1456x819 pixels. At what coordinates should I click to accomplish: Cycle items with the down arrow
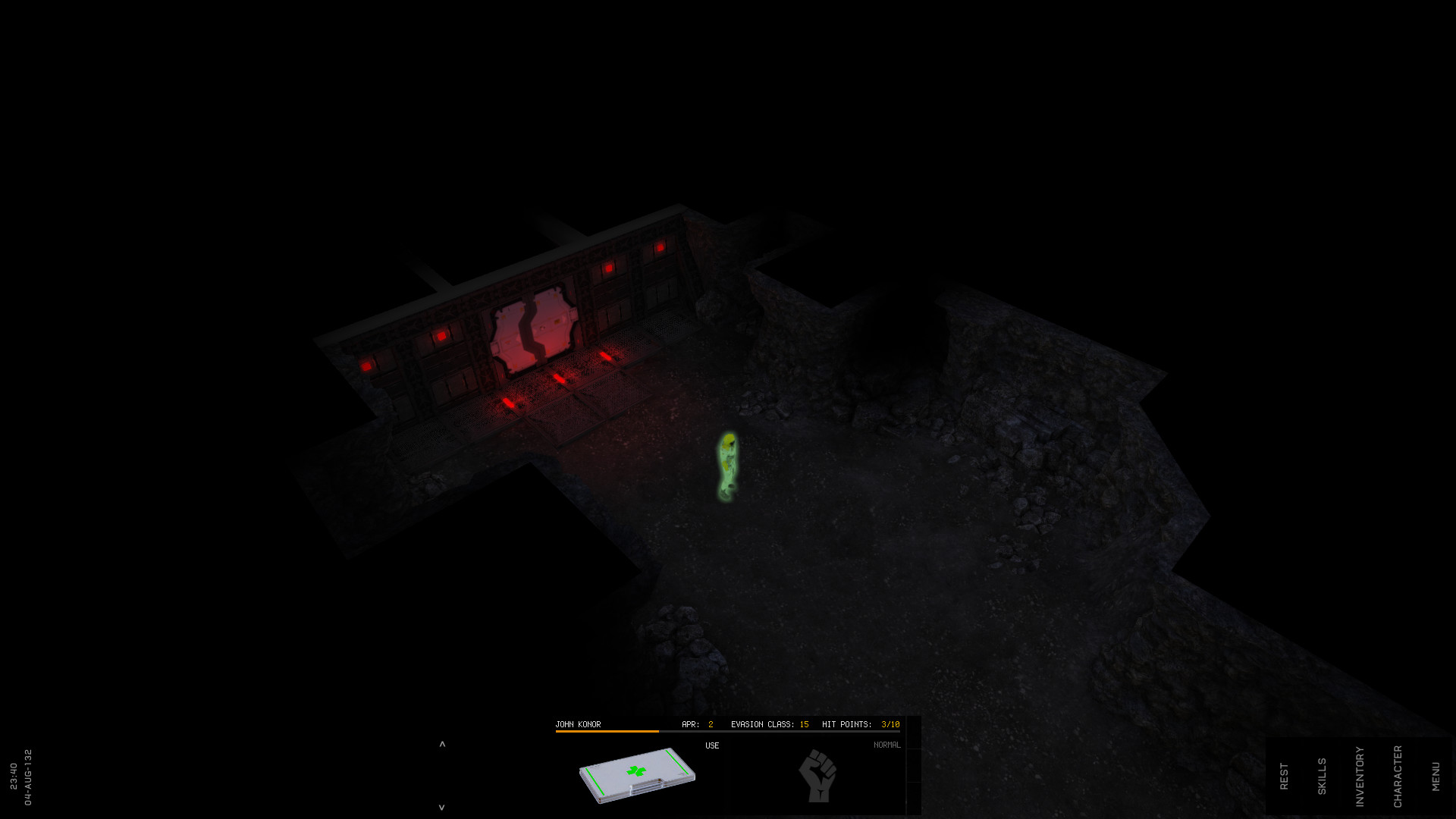click(x=441, y=808)
